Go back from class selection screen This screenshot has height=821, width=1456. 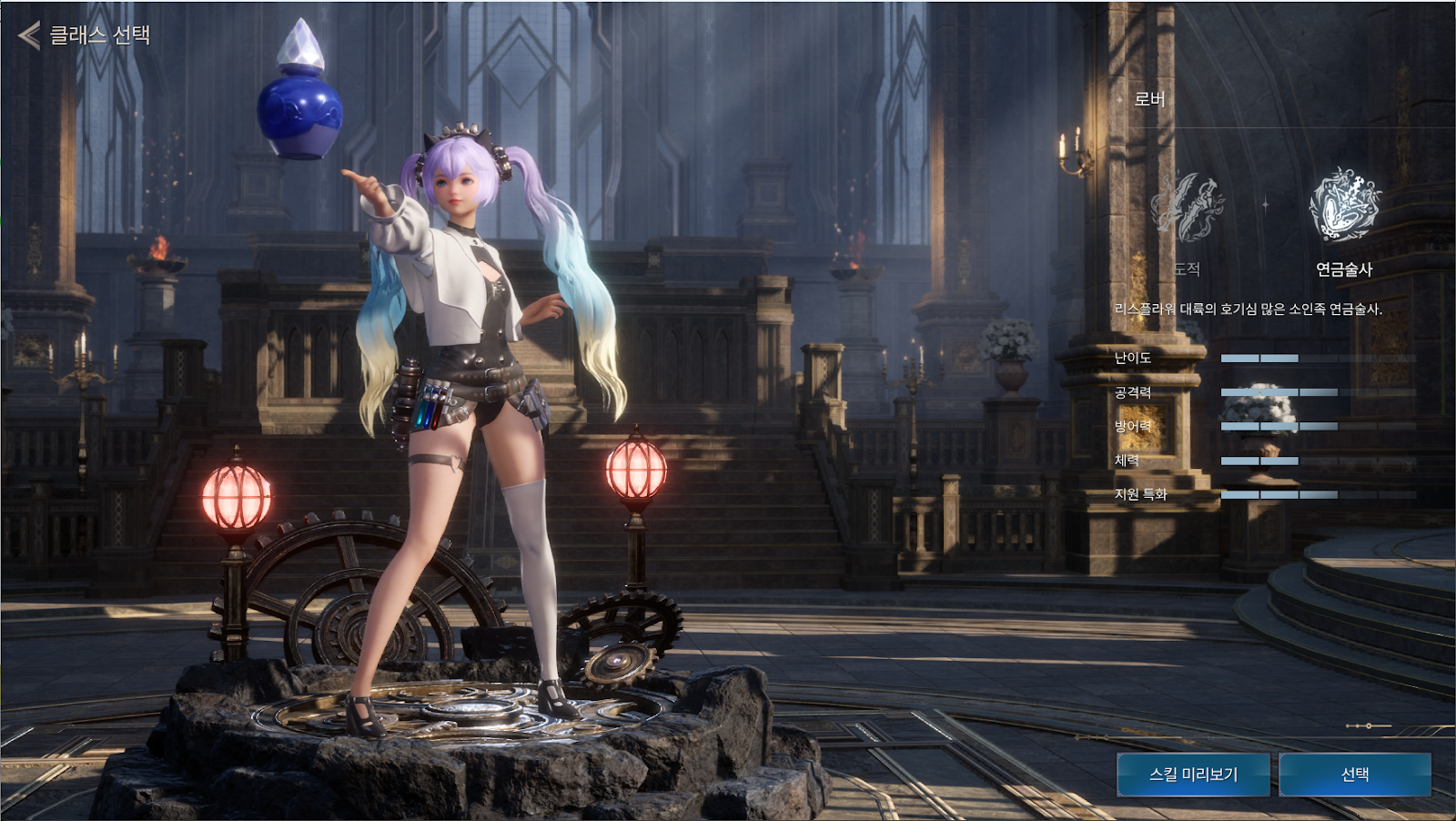click(x=30, y=35)
